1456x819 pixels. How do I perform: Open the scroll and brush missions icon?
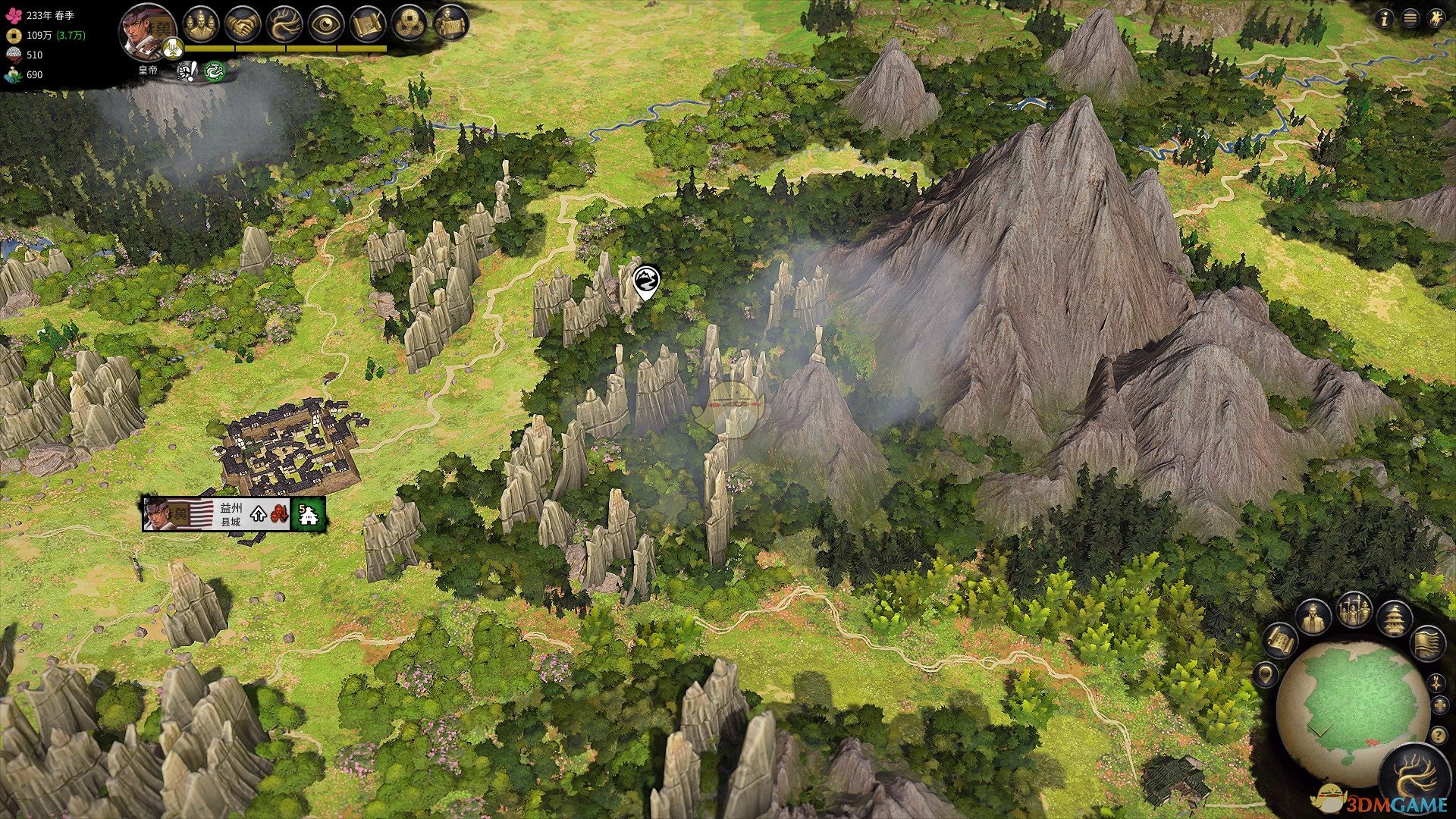coord(369,24)
